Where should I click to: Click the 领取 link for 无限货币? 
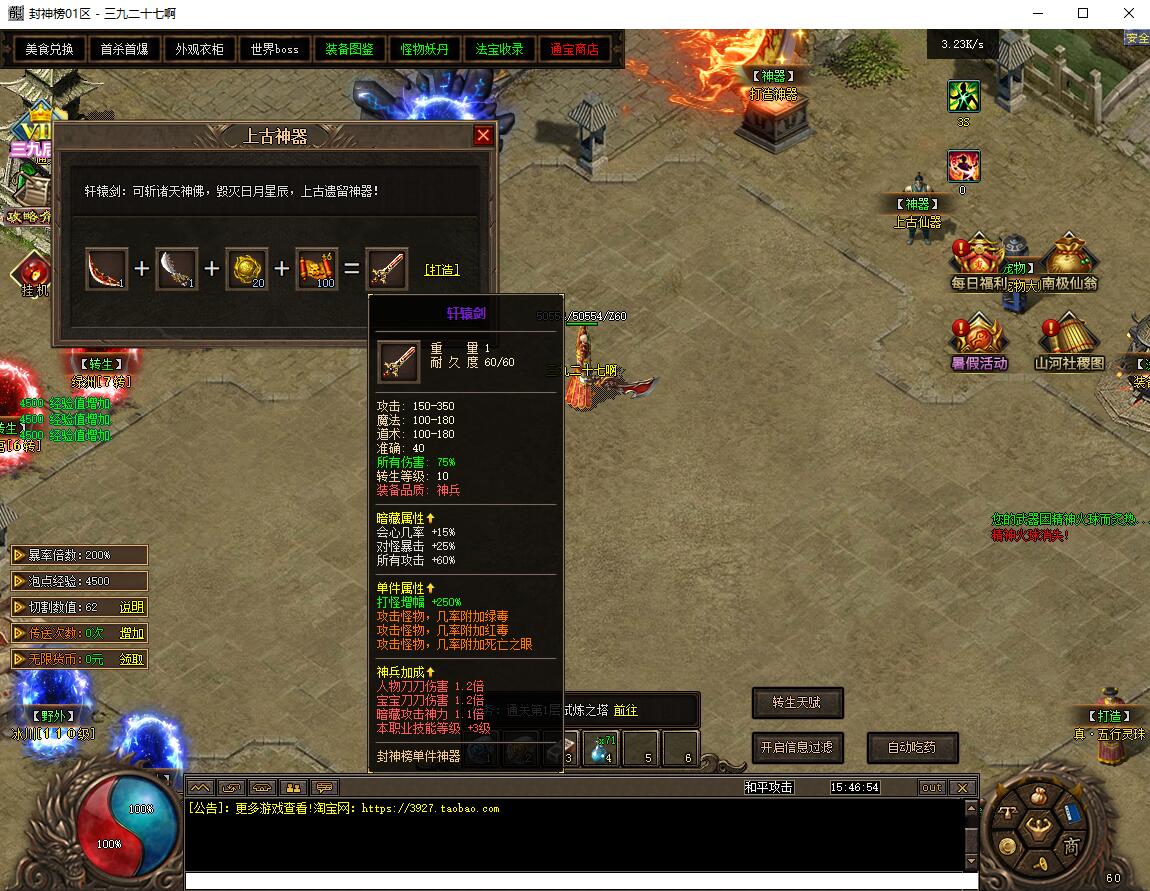pyautogui.click(x=132, y=659)
